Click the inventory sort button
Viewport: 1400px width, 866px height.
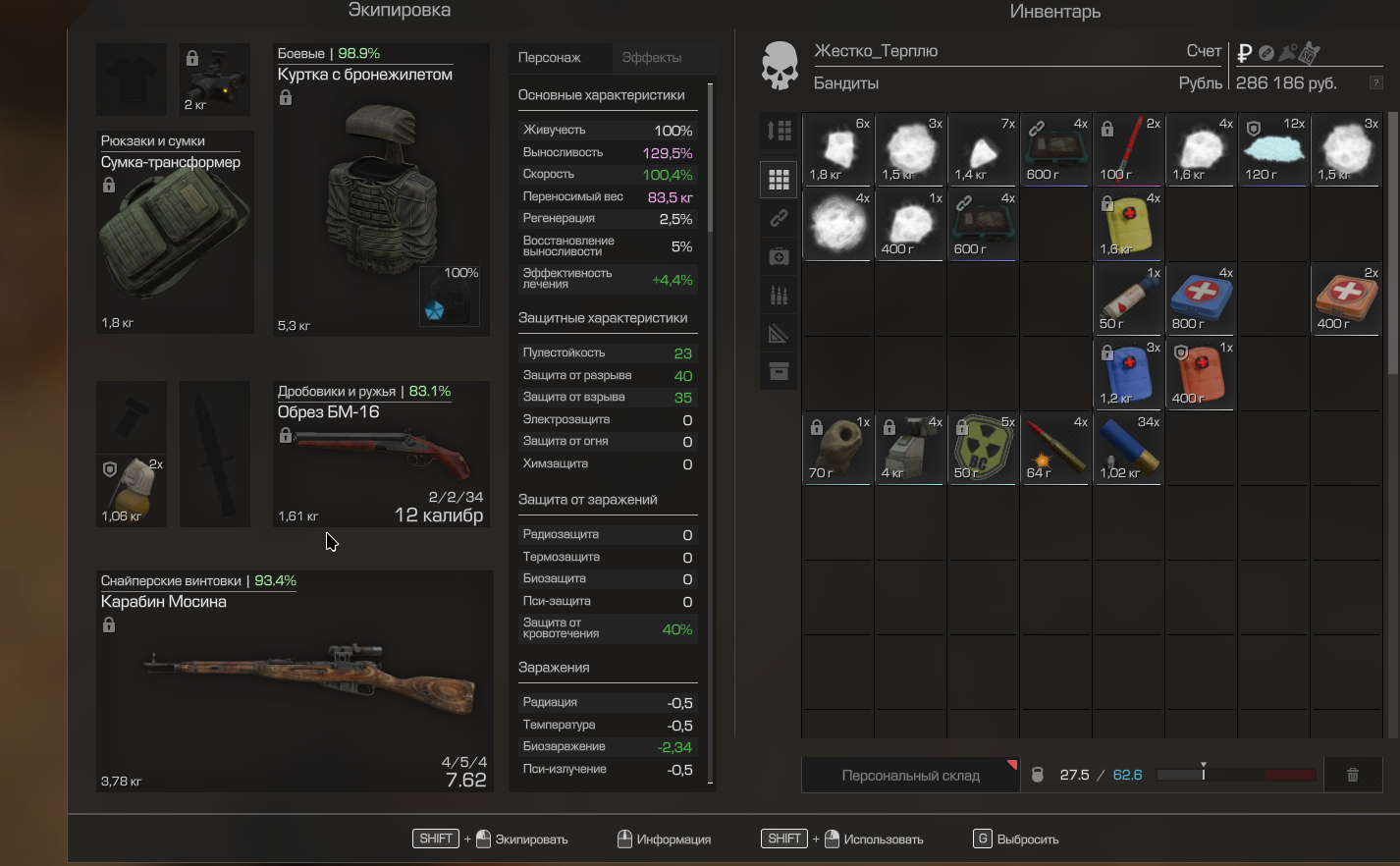pyautogui.click(x=779, y=131)
